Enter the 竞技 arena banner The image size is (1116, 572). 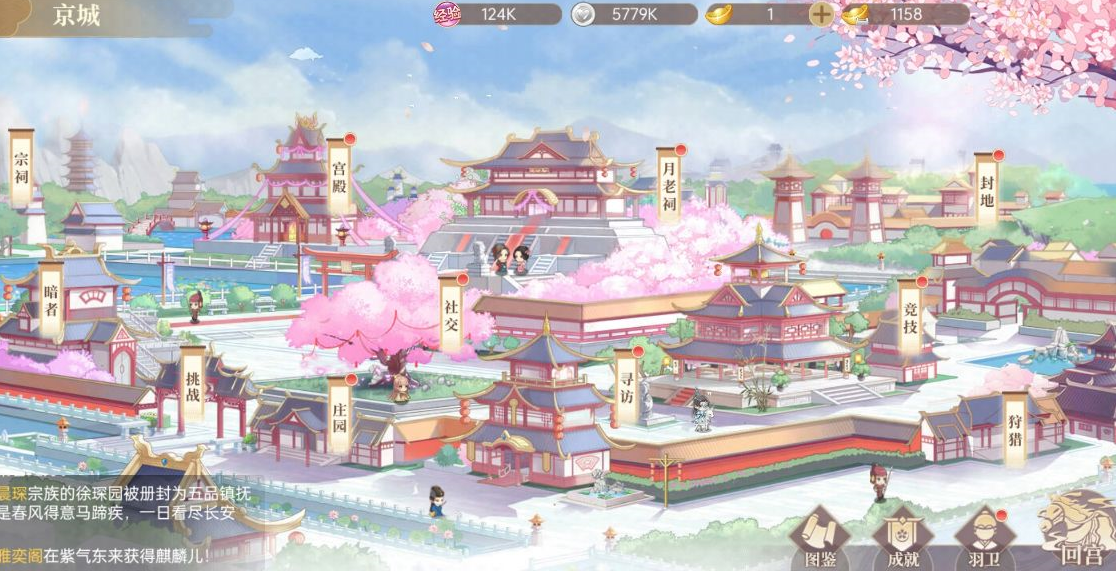coord(909,316)
